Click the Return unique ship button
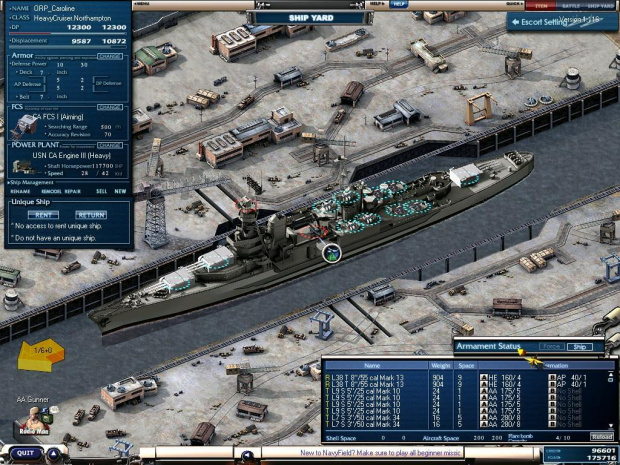 tap(91, 215)
